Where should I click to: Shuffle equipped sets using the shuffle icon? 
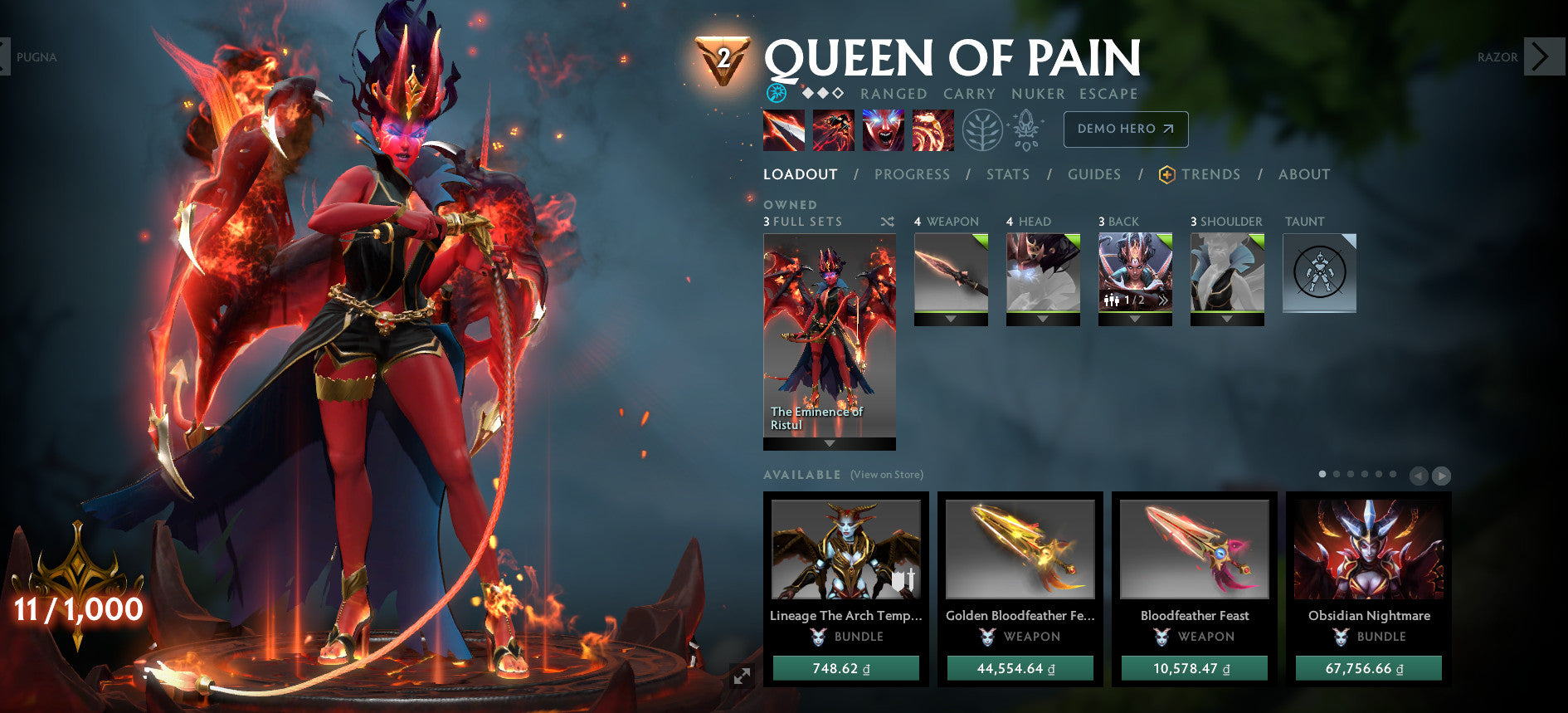pyautogui.click(x=886, y=222)
